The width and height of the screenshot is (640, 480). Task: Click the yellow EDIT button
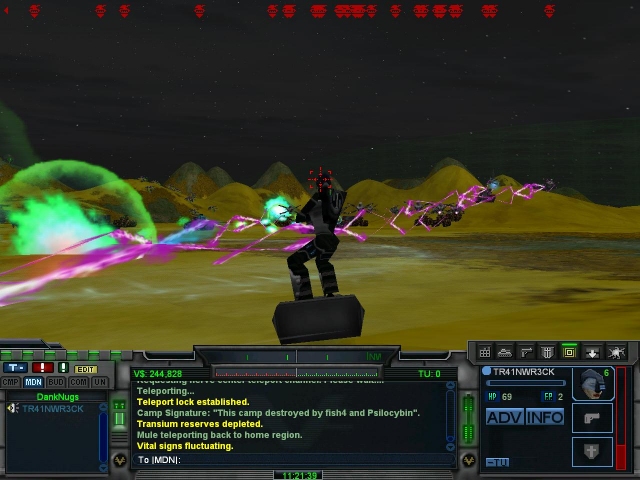(x=85, y=369)
